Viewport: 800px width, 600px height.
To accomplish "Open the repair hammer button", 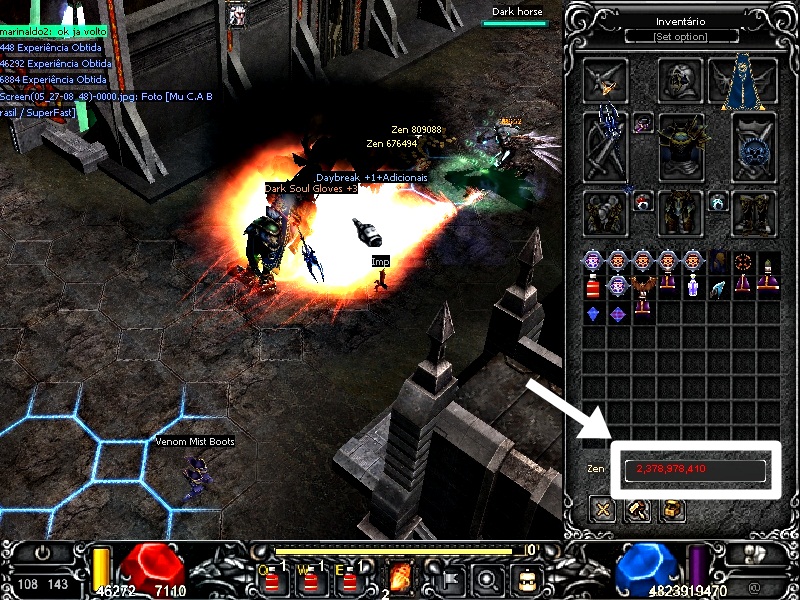I will click(x=637, y=510).
